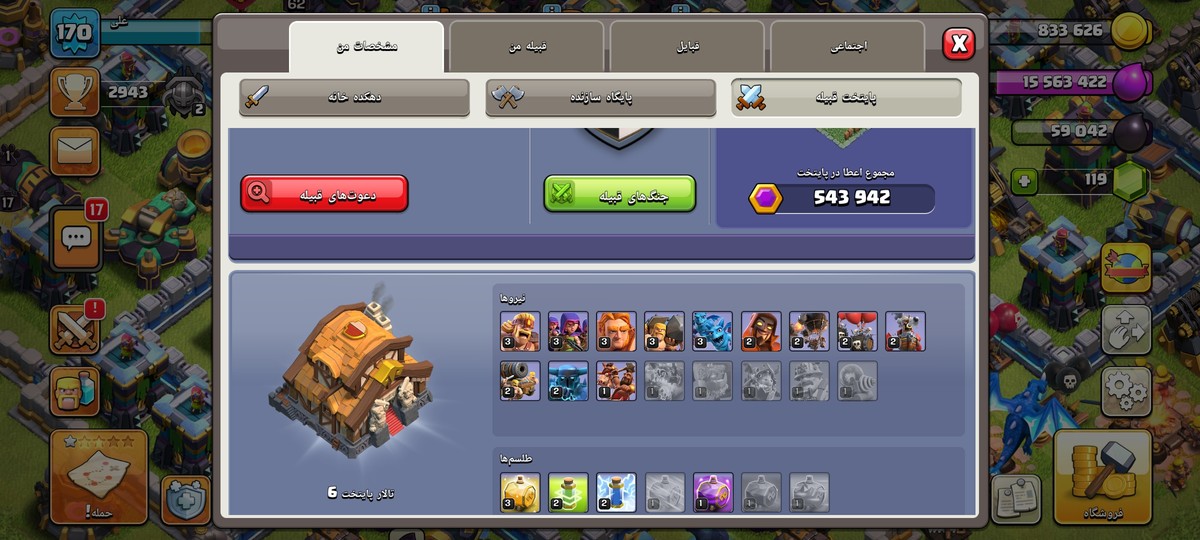The width and height of the screenshot is (1200, 540).
Task: Show the اجتماعی tab
Action: coord(847,47)
